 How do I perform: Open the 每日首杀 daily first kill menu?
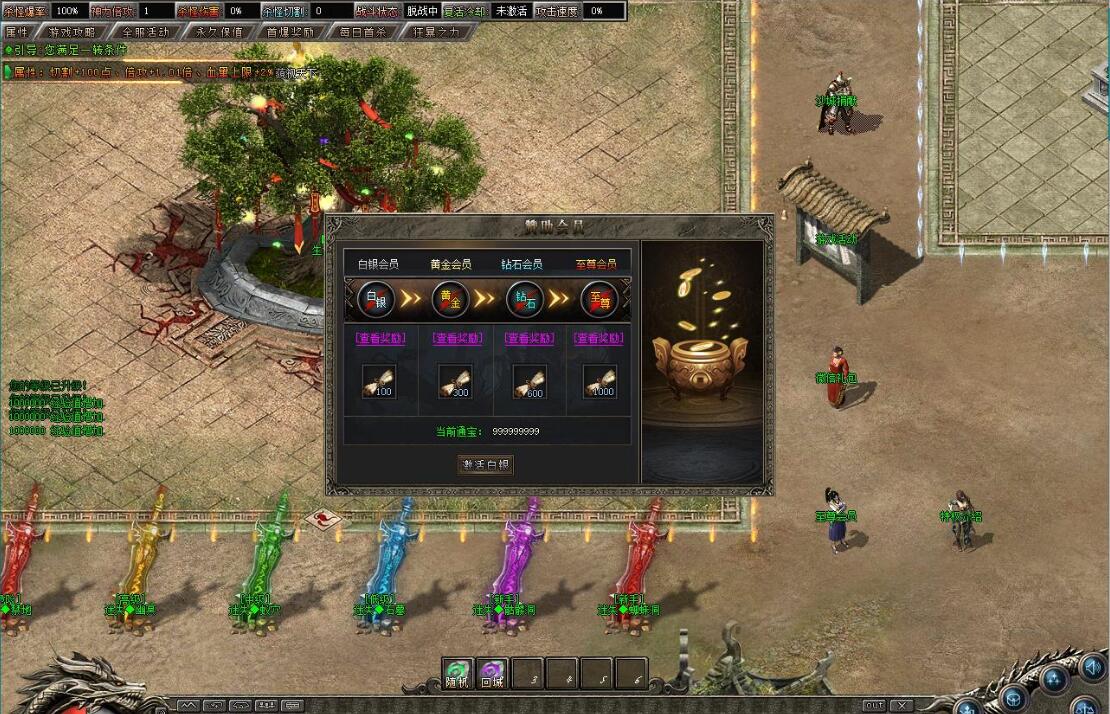point(362,31)
